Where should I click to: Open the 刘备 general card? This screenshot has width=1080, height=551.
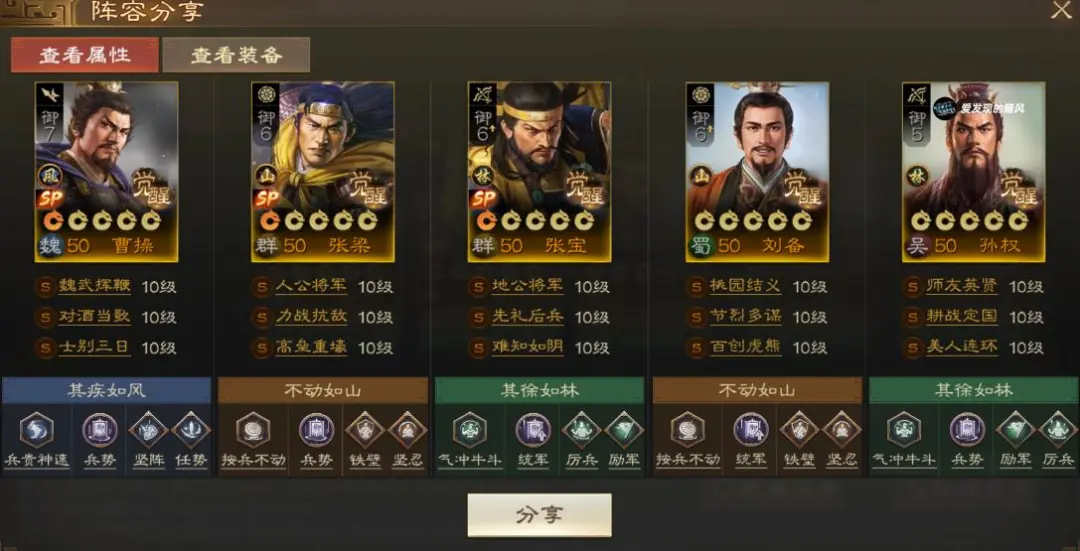(757, 171)
